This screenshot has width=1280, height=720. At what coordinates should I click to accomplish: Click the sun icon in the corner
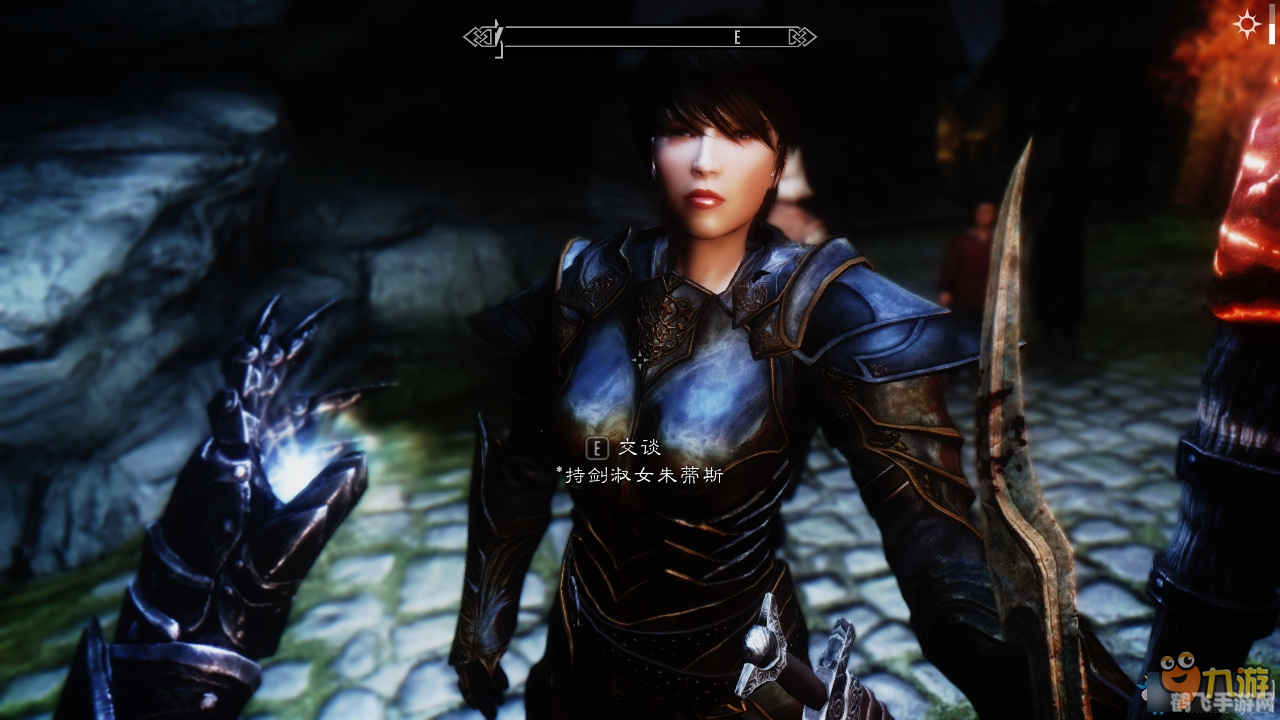[1247, 25]
